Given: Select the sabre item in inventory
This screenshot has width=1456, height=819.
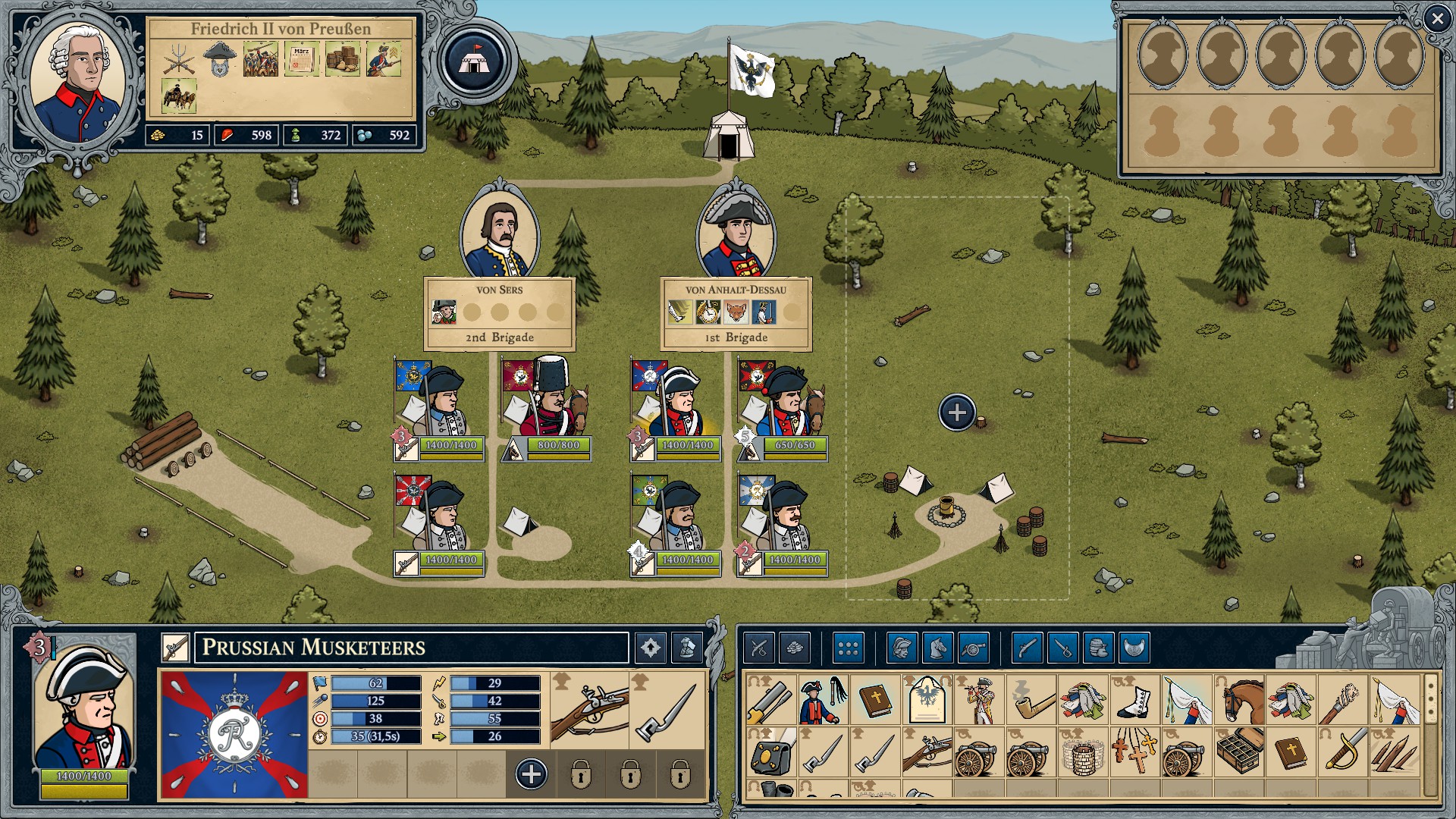Looking at the screenshot, I should coord(1343,752).
